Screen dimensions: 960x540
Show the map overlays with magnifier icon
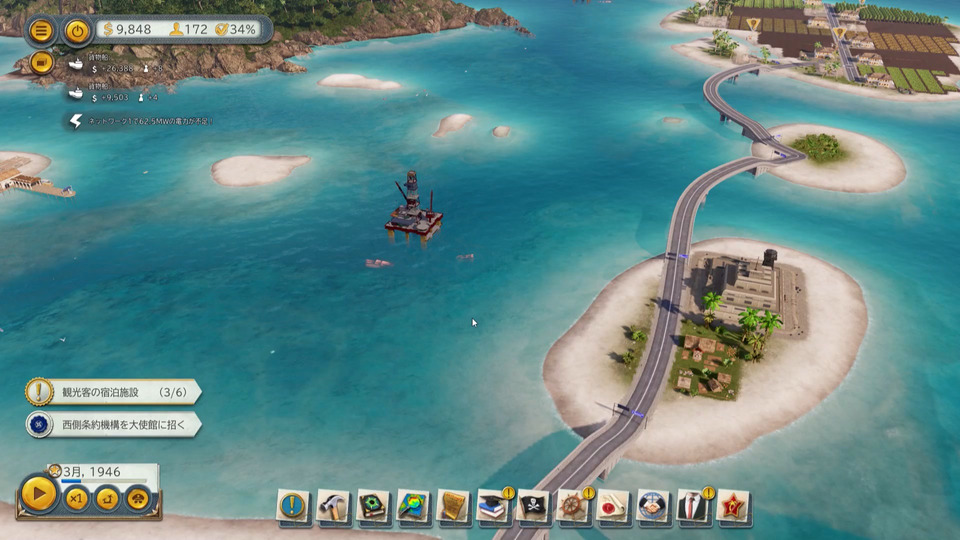click(413, 505)
